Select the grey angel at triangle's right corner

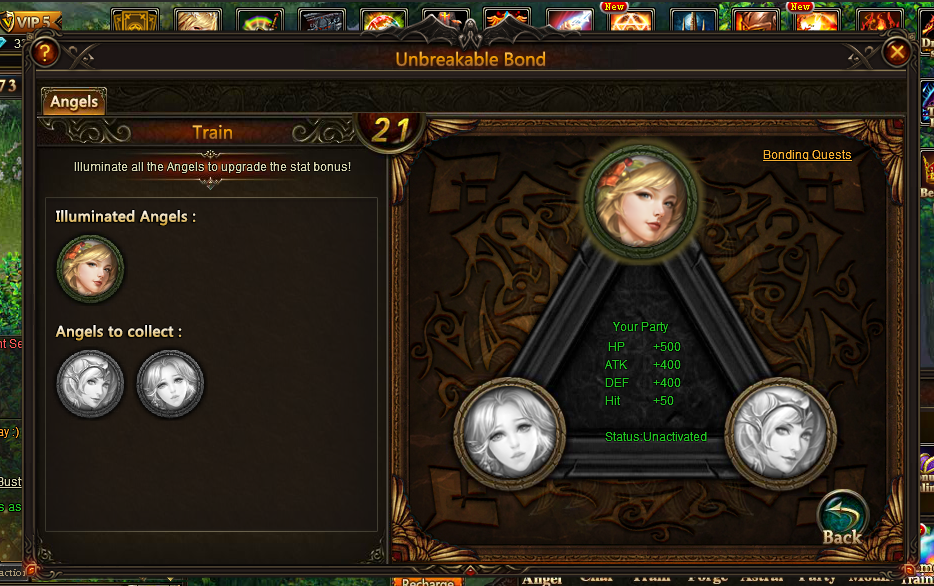tap(779, 432)
